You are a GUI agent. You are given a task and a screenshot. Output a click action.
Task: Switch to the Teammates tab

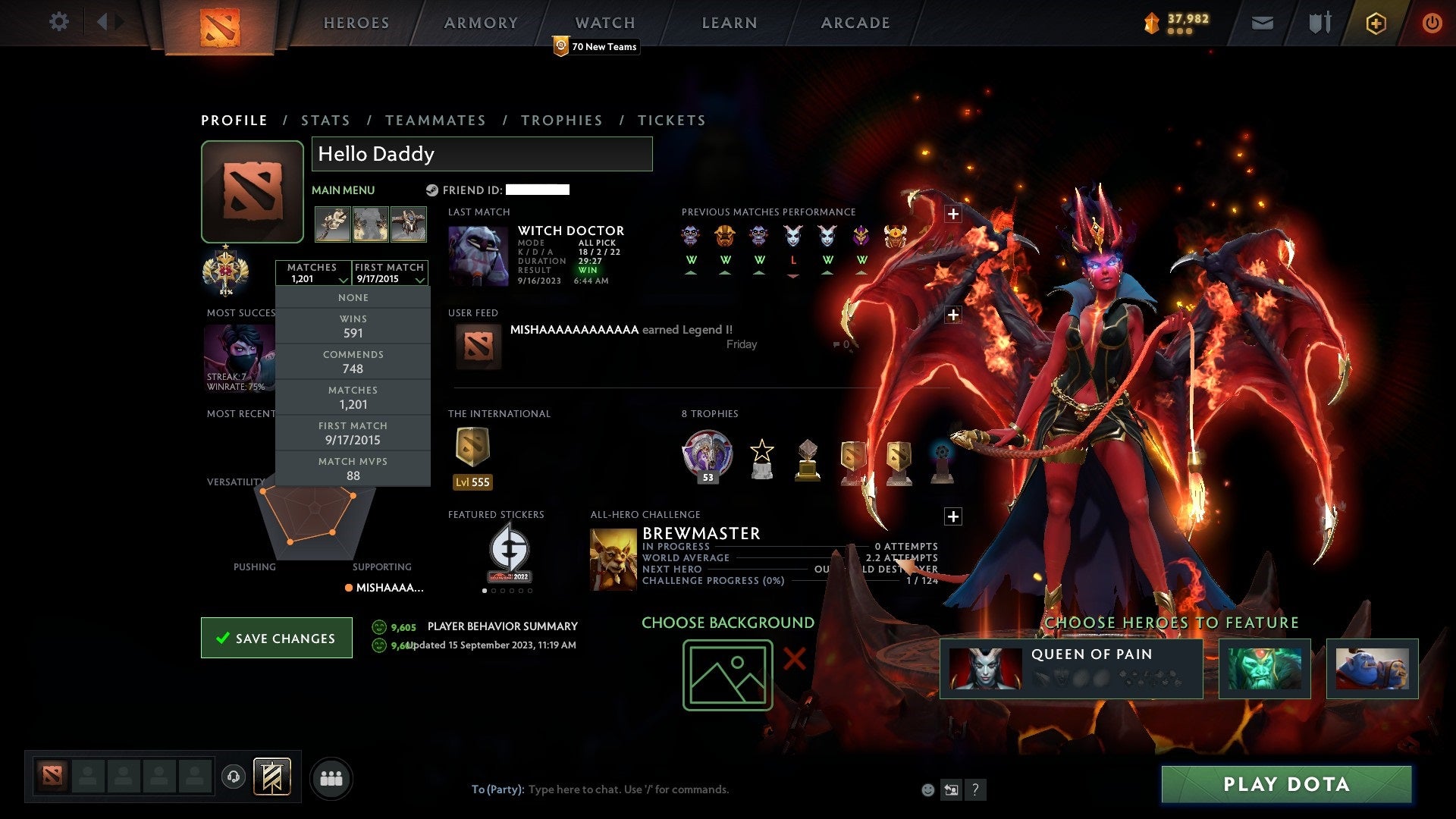click(435, 121)
